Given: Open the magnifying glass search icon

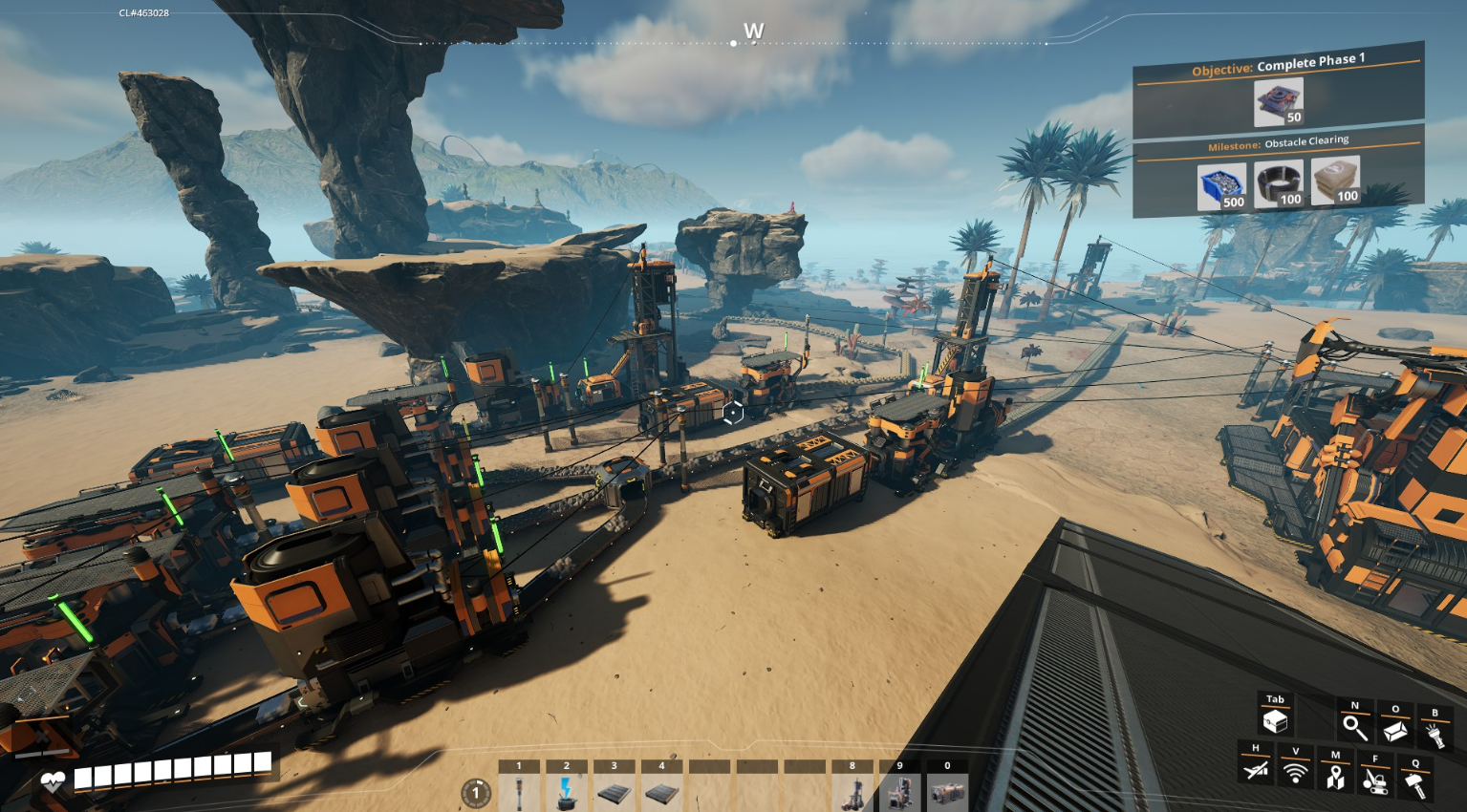Looking at the screenshot, I should [1354, 728].
